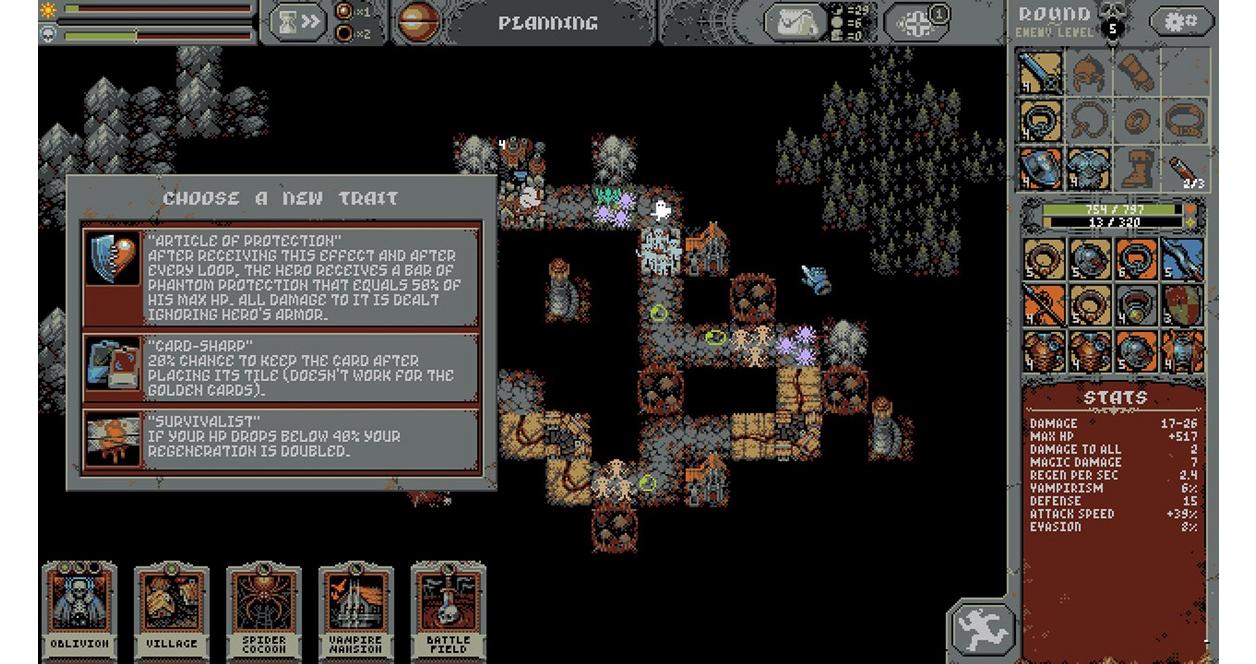Choose the Card-Sharp trait
Screen dimensions: 1256x664
pyautogui.click(x=281, y=367)
